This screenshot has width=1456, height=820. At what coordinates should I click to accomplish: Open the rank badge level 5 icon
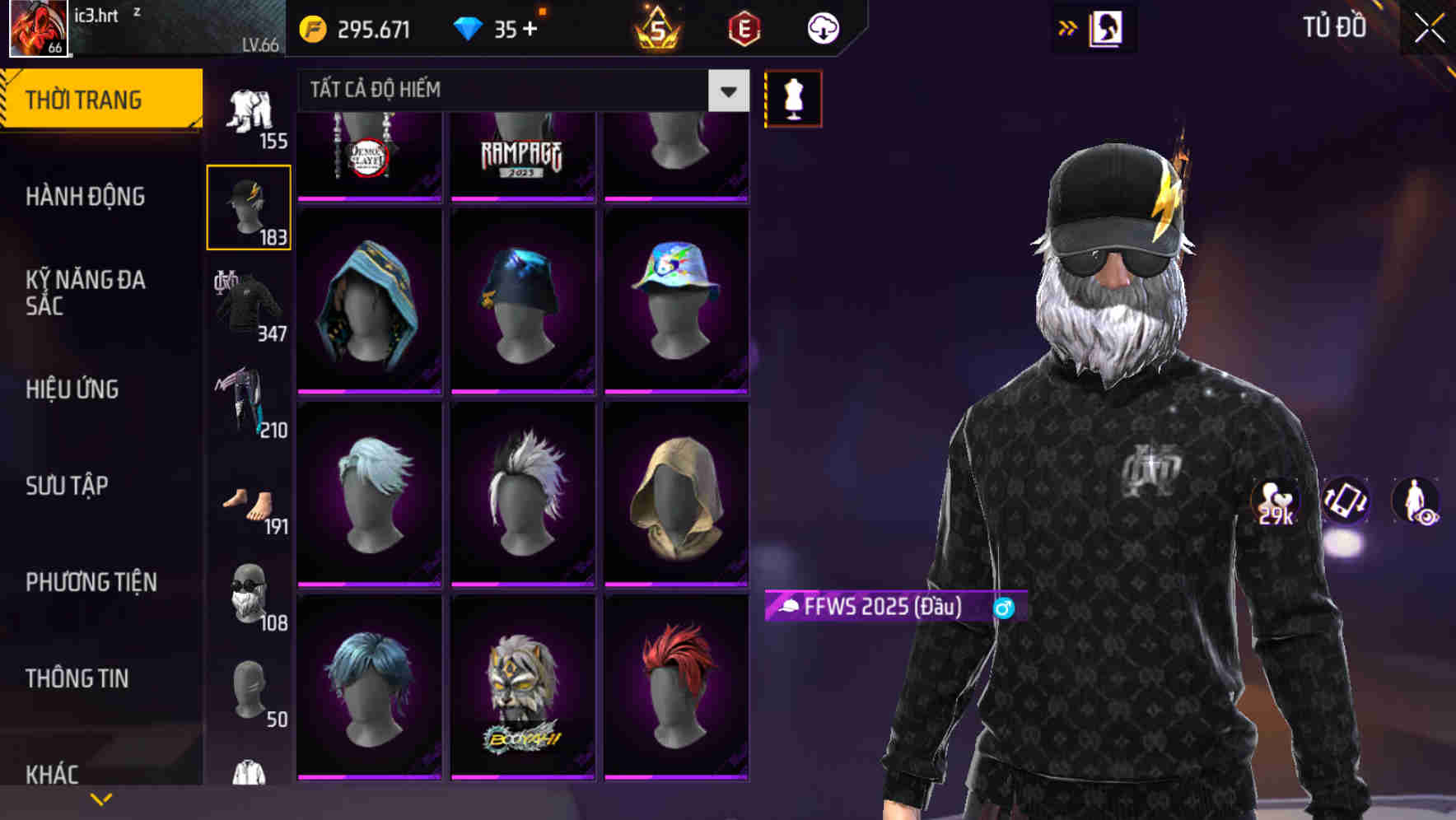point(659,29)
